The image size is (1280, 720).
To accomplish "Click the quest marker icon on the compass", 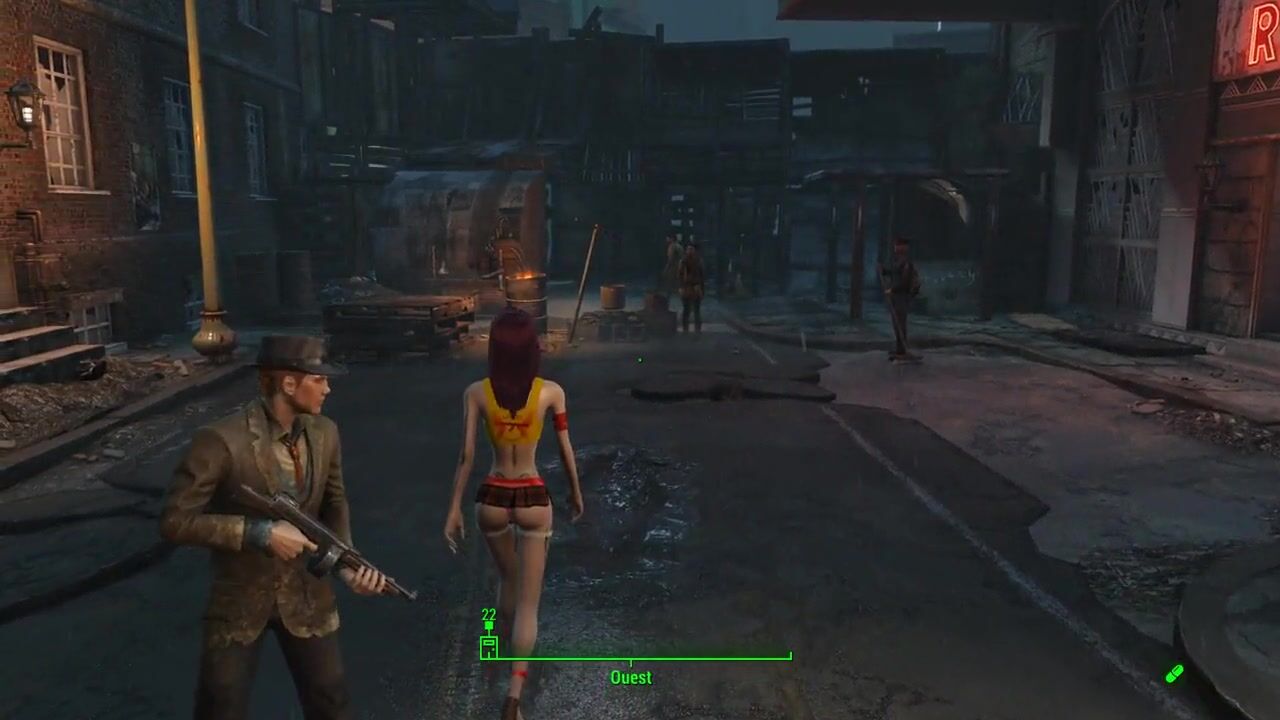I will (x=489, y=647).
